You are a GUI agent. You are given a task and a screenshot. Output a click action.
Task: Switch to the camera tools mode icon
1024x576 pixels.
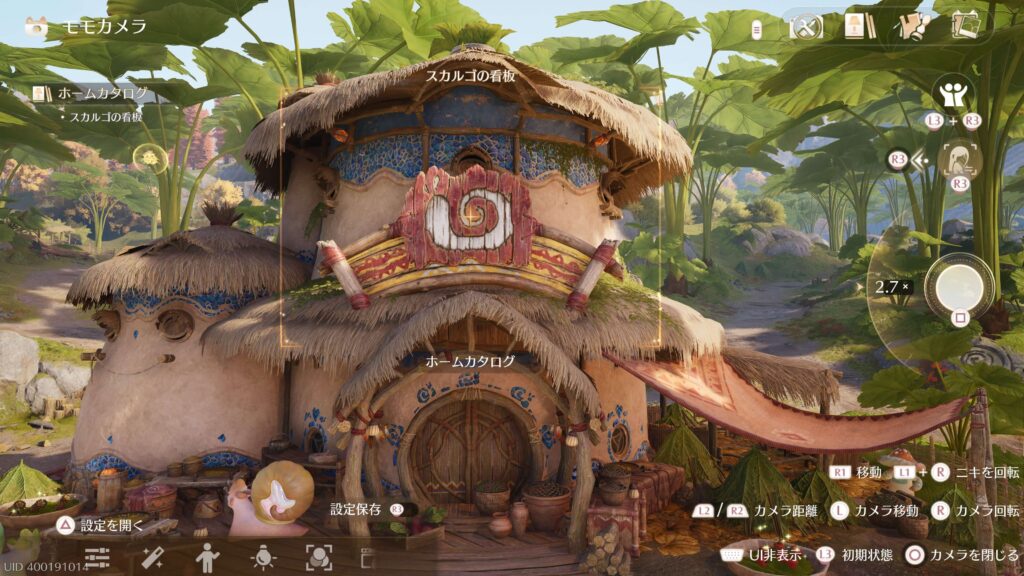point(806,27)
